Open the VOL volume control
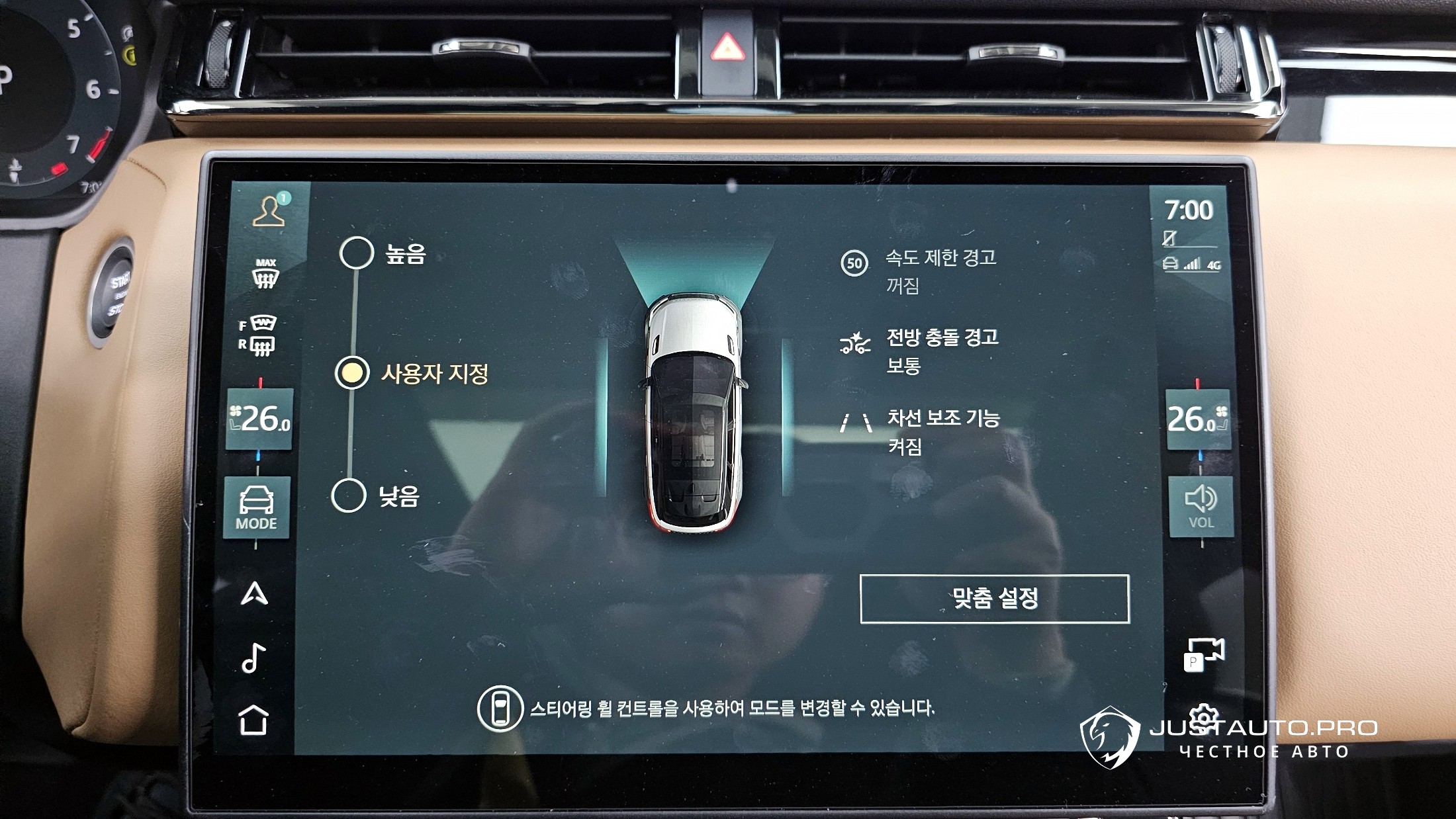The width and height of the screenshot is (1456, 819). (x=1201, y=507)
